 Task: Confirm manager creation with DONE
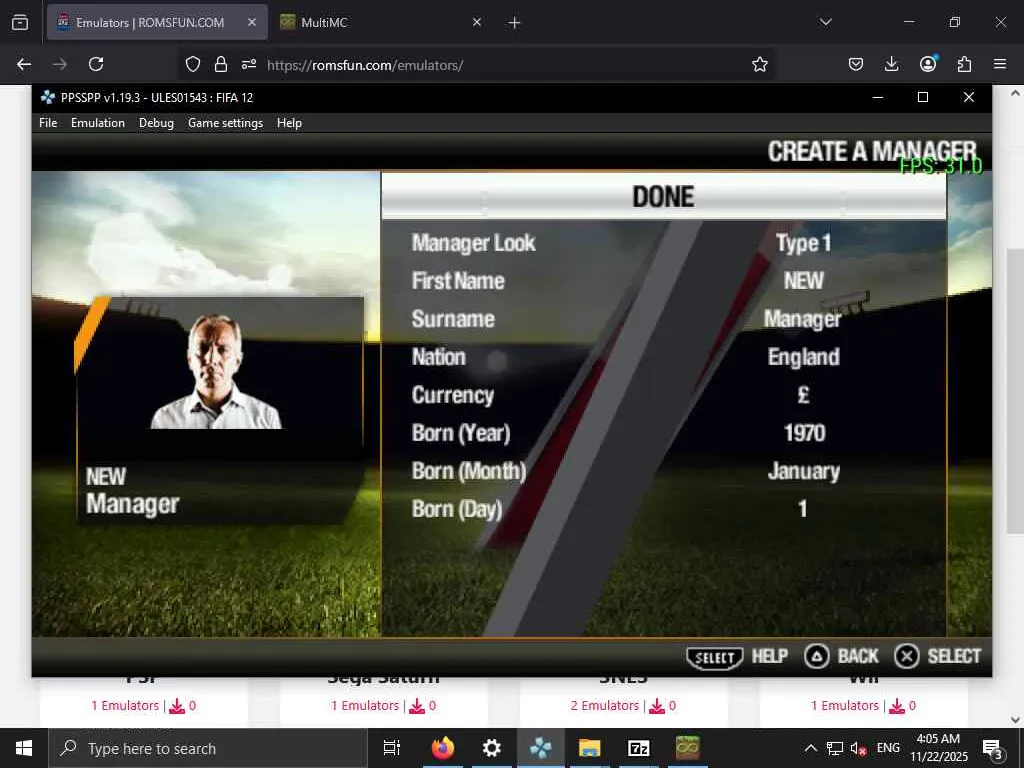pyautogui.click(x=663, y=196)
